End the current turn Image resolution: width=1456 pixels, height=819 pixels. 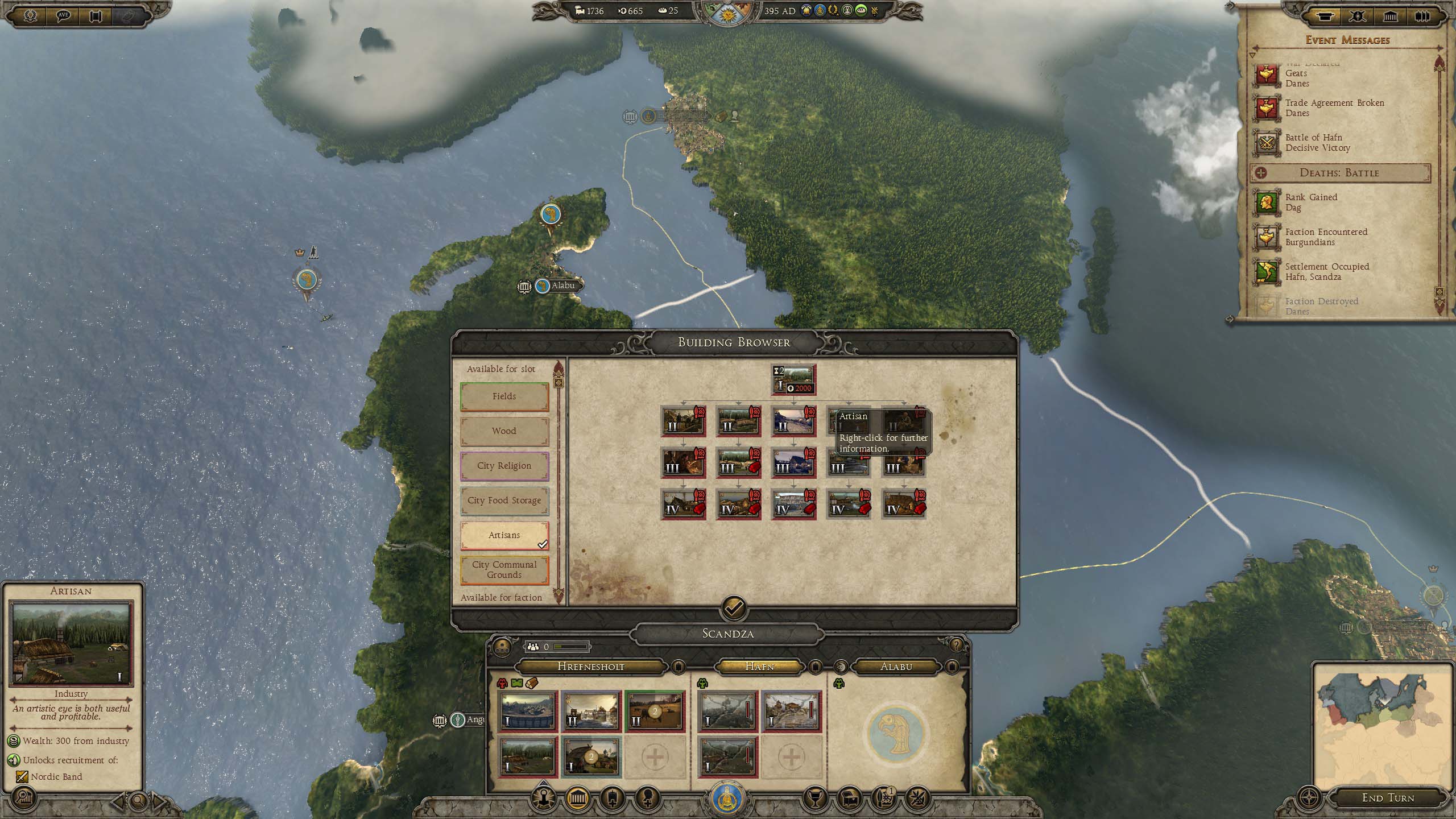(1388, 798)
